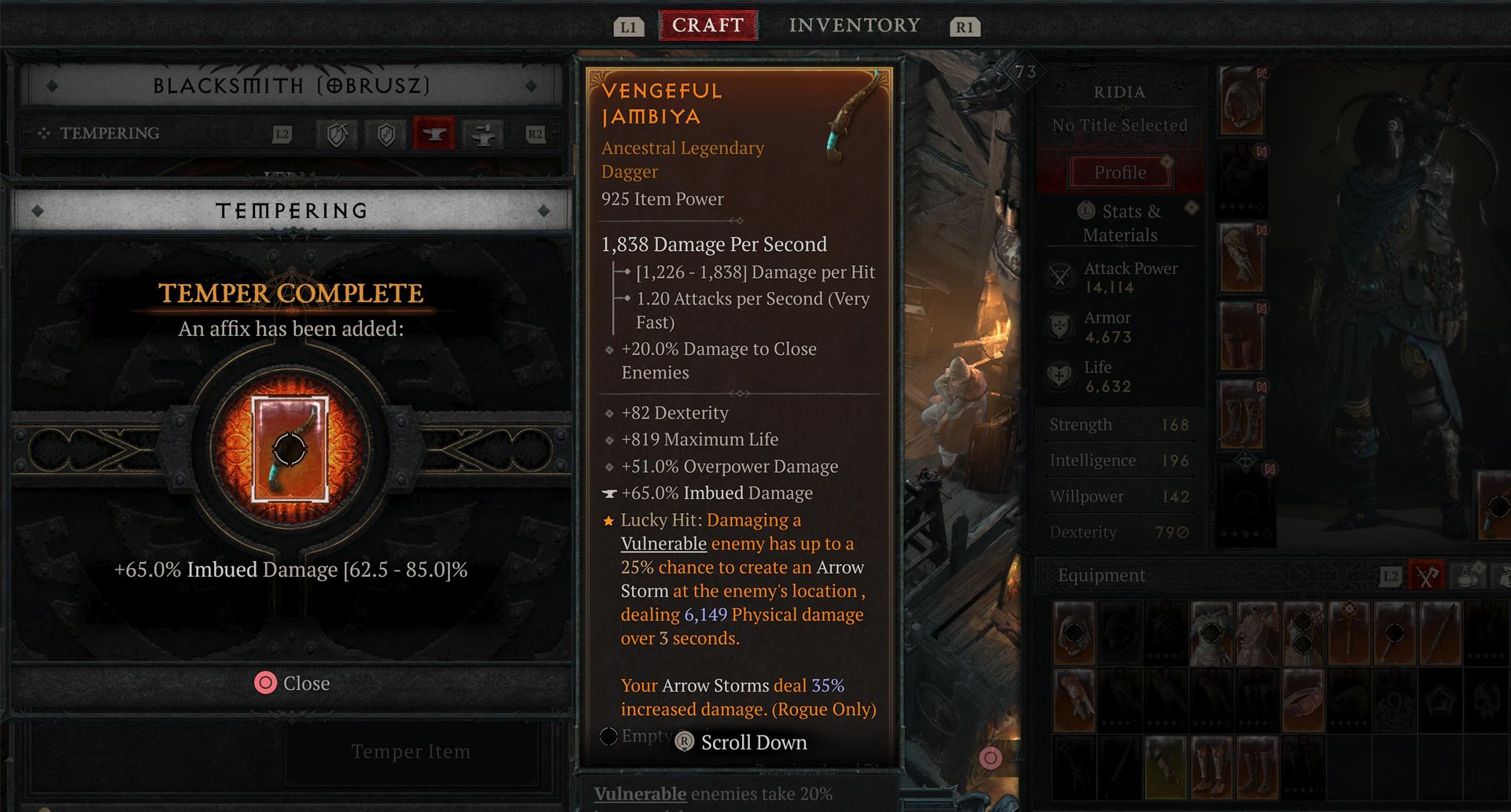Image resolution: width=1511 pixels, height=812 pixels.
Task: Open the Upgrade anvil-and-hammer icon
Action: tap(483, 134)
